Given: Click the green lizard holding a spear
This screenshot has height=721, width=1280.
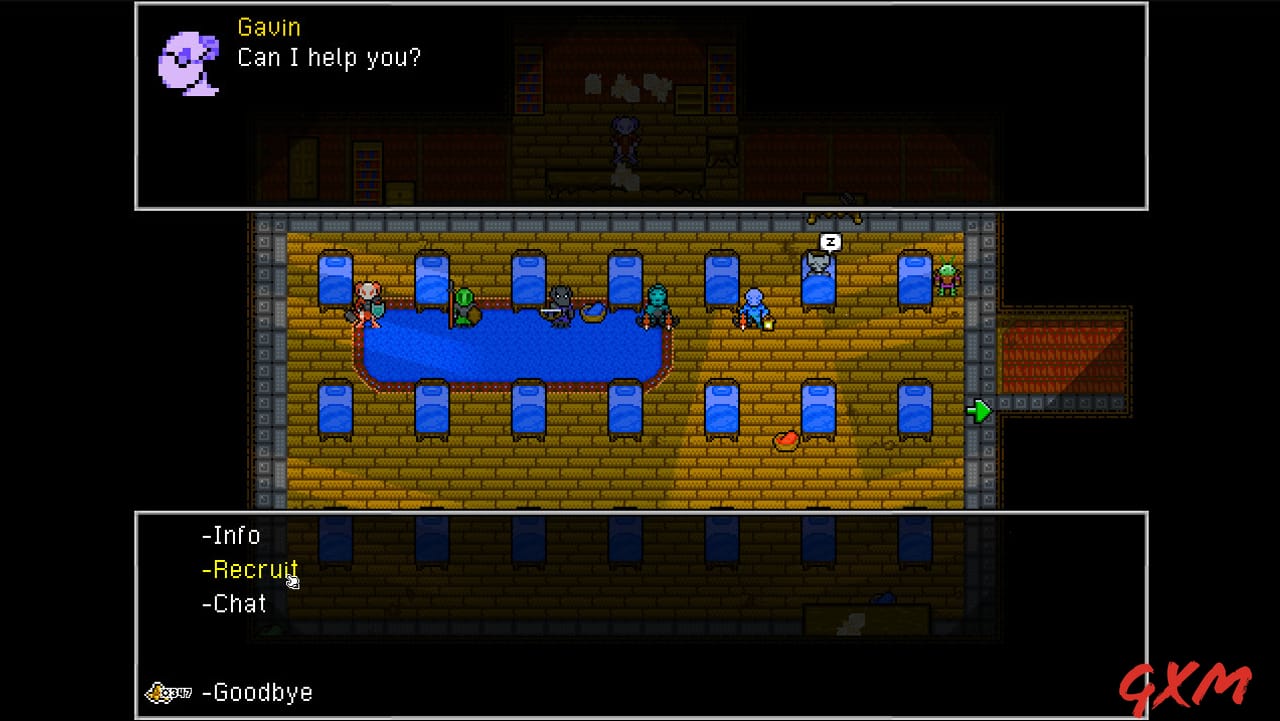Looking at the screenshot, I should click(x=466, y=305).
